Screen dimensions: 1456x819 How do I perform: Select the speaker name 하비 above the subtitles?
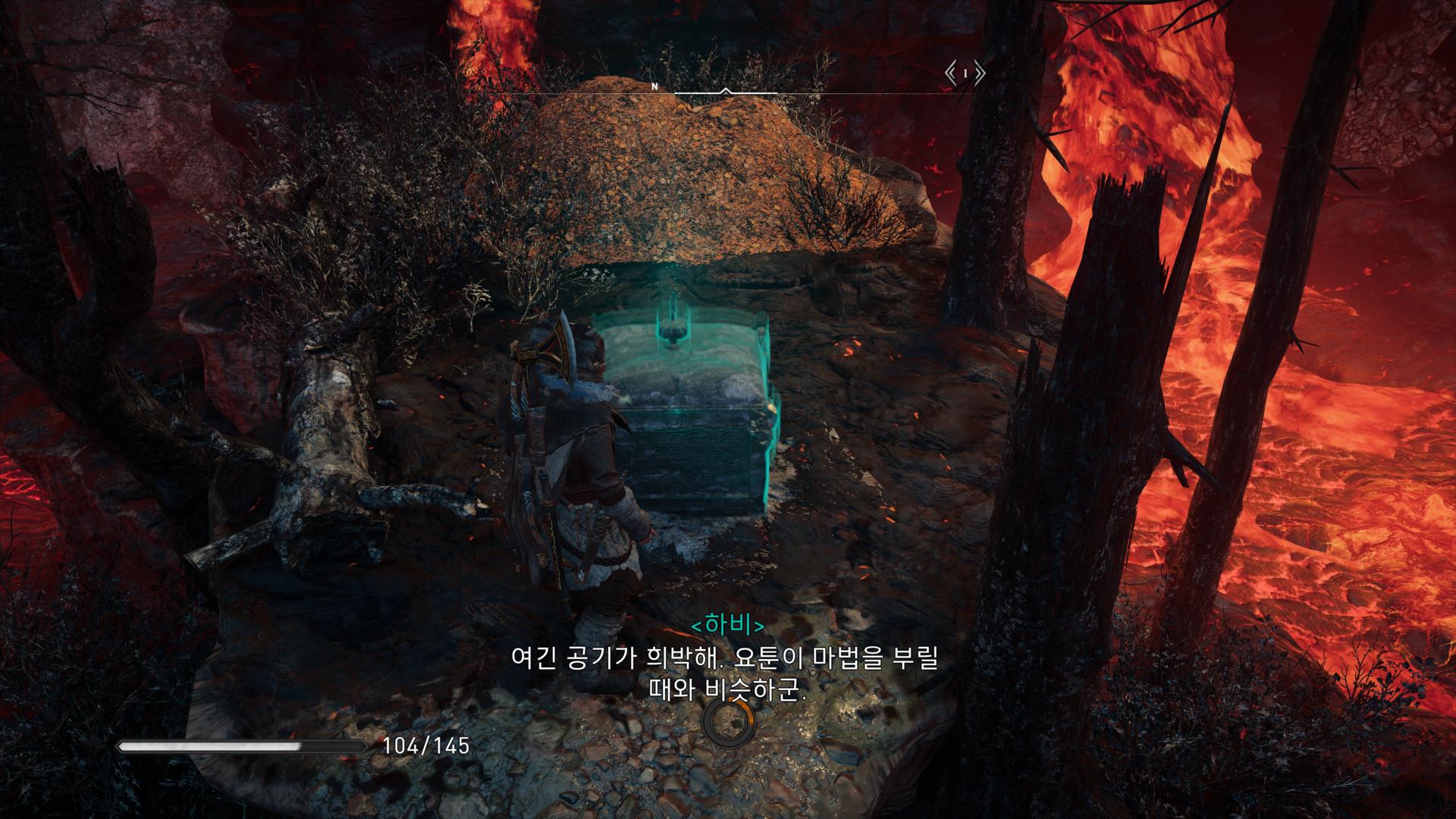click(730, 626)
